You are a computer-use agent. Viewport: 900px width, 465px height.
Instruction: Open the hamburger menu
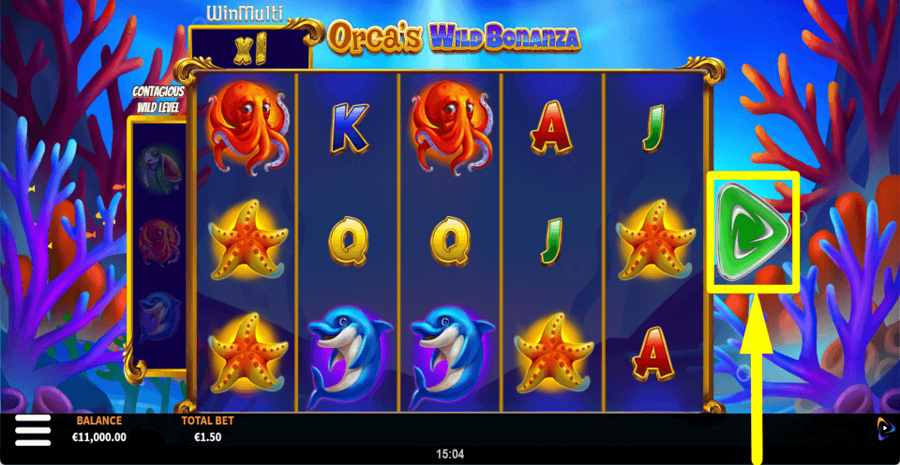pos(33,431)
